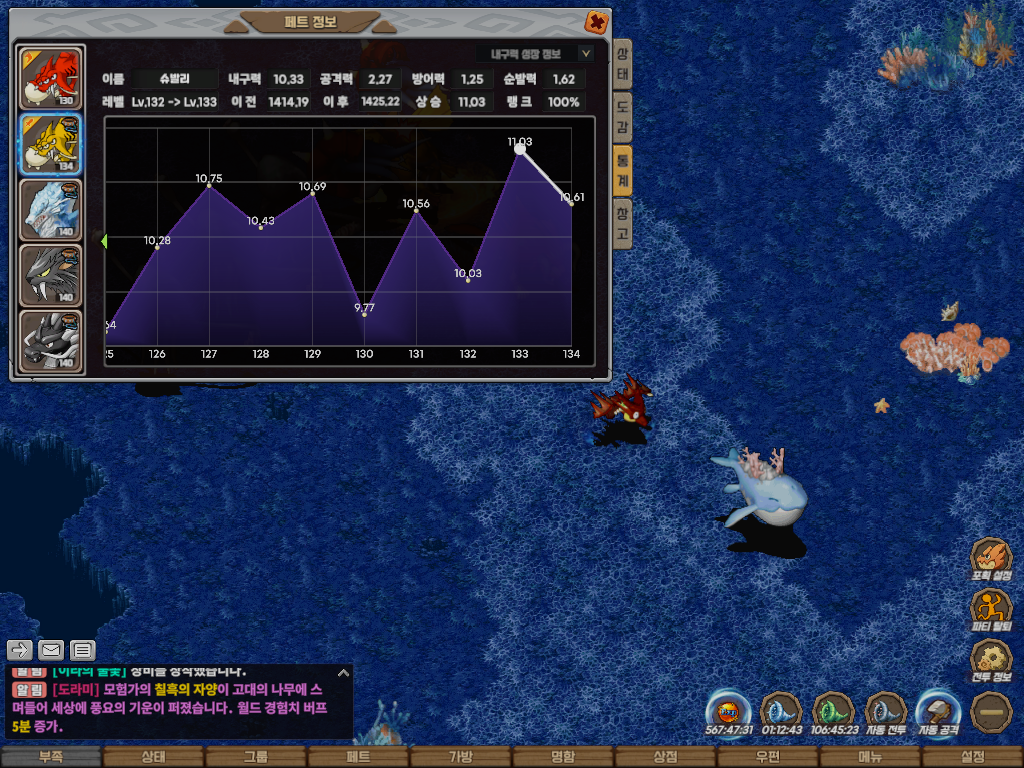Open the 상점 shop menu
Viewport: 1024px width, 768px height.
click(x=665, y=757)
